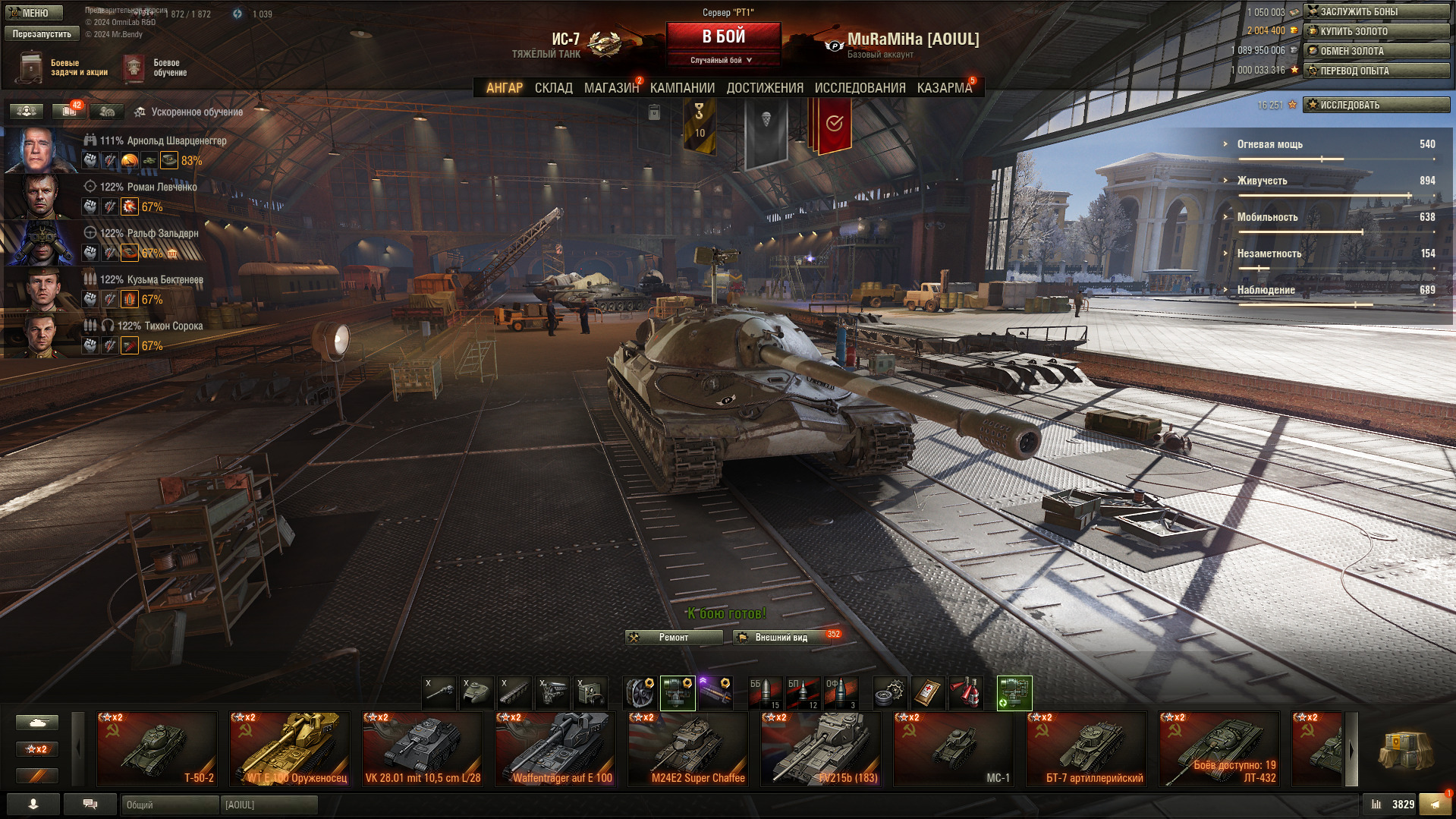Switch to the КАЗАРМА tab
The width and height of the screenshot is (1456, 819).
(x=944, y=88)
